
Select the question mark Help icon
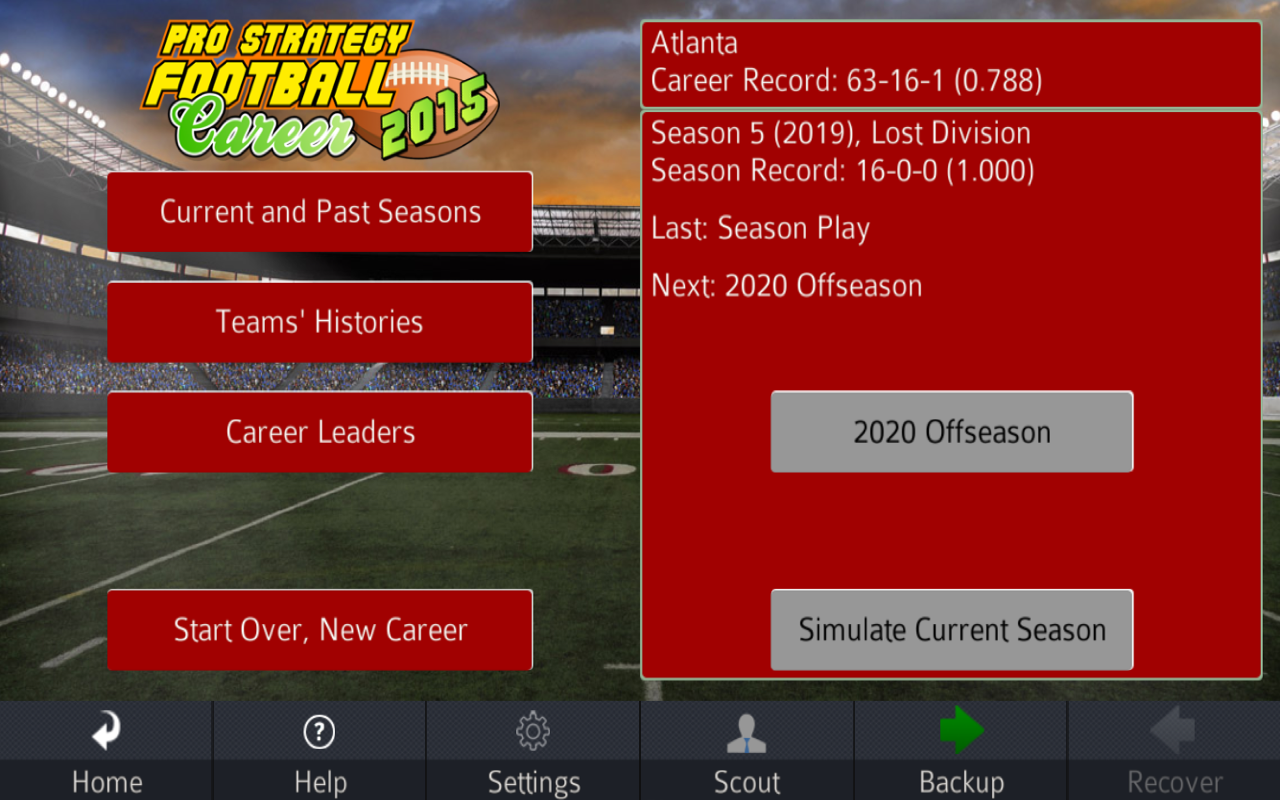coord(319,731)
